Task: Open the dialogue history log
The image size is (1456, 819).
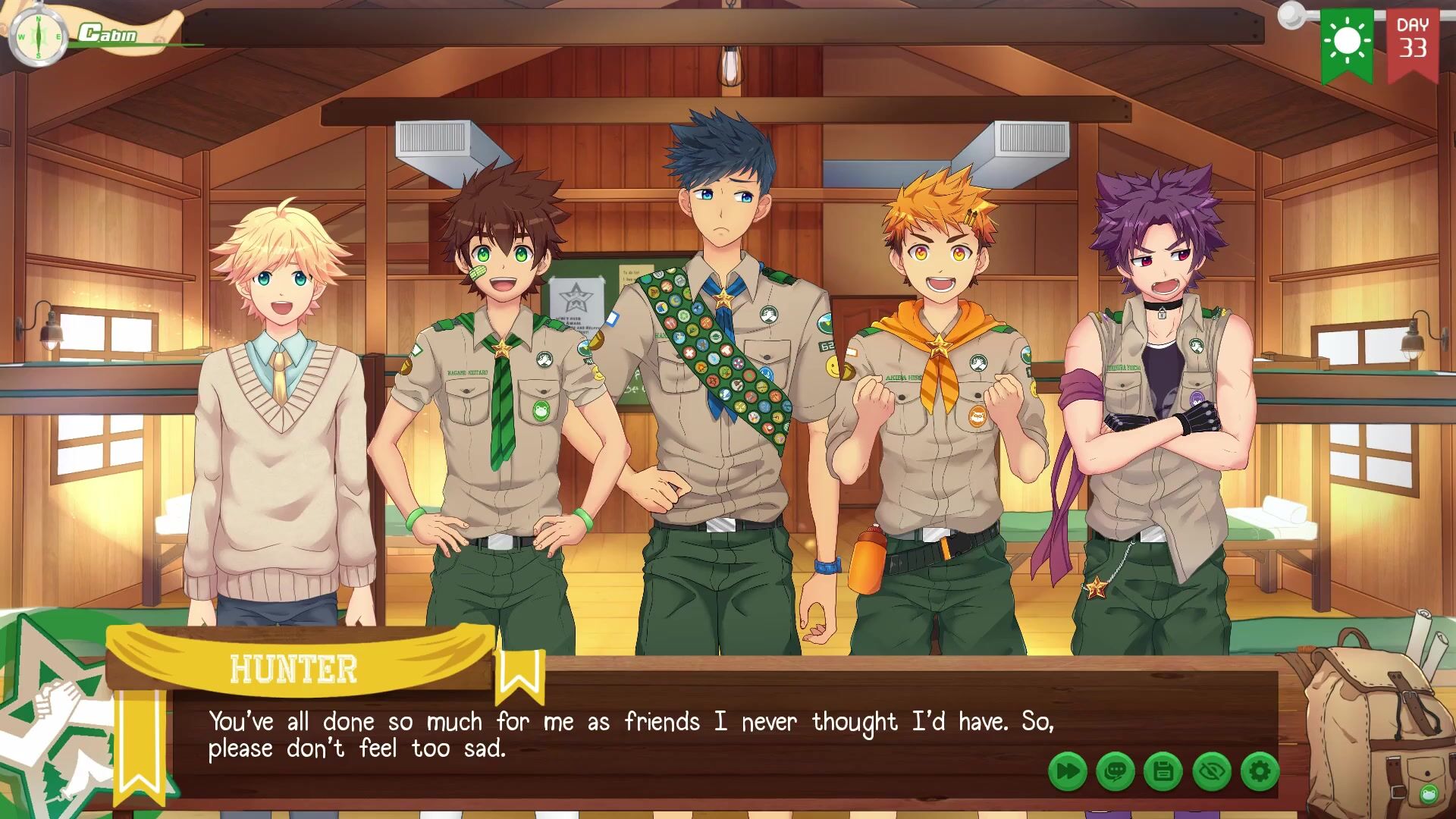Action: tap(1115, 772)
